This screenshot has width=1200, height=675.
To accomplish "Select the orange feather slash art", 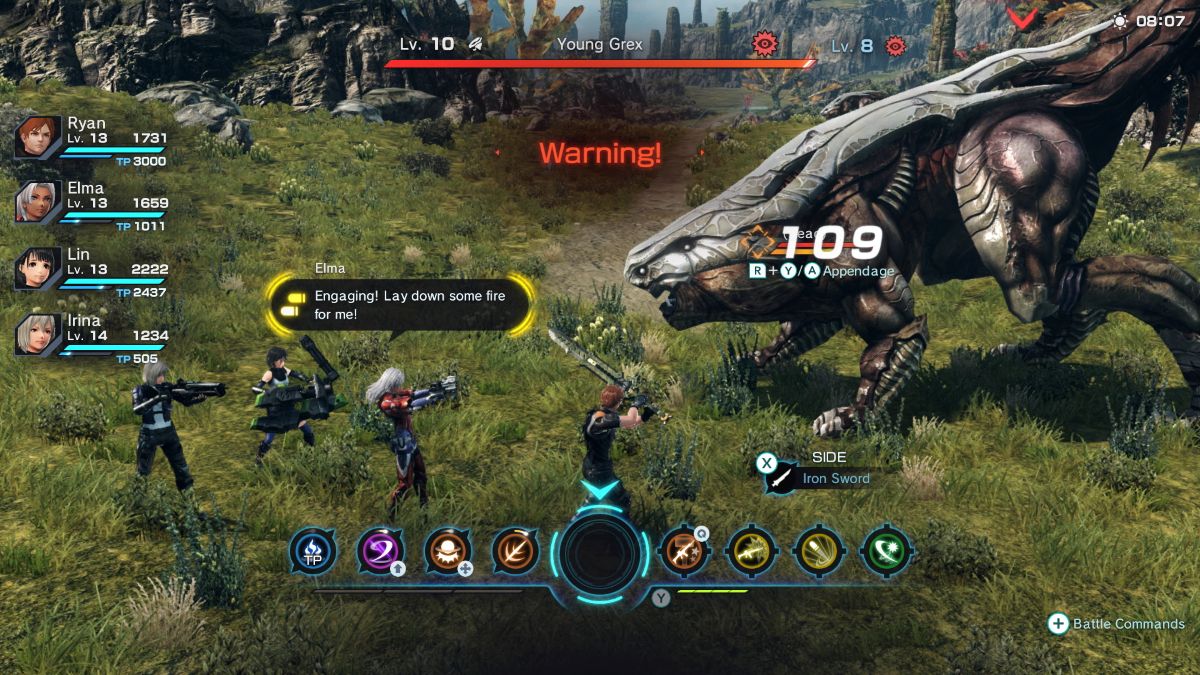I will pyautogui.click(x=515, y=551).
